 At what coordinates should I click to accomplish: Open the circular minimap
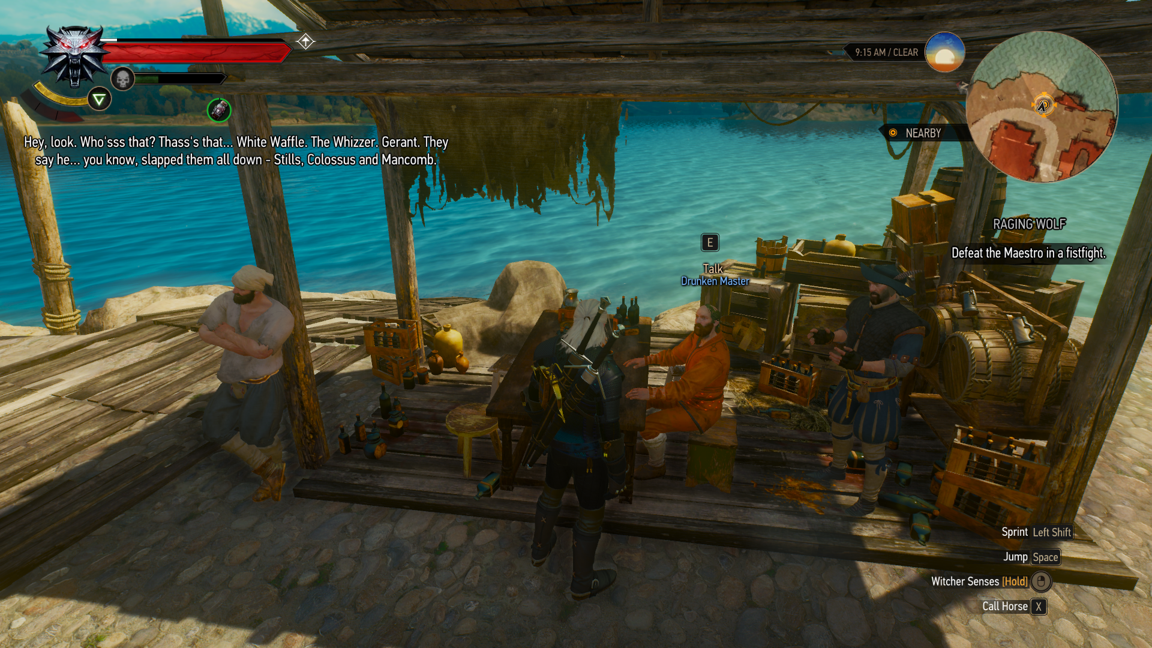(1041, 107)
